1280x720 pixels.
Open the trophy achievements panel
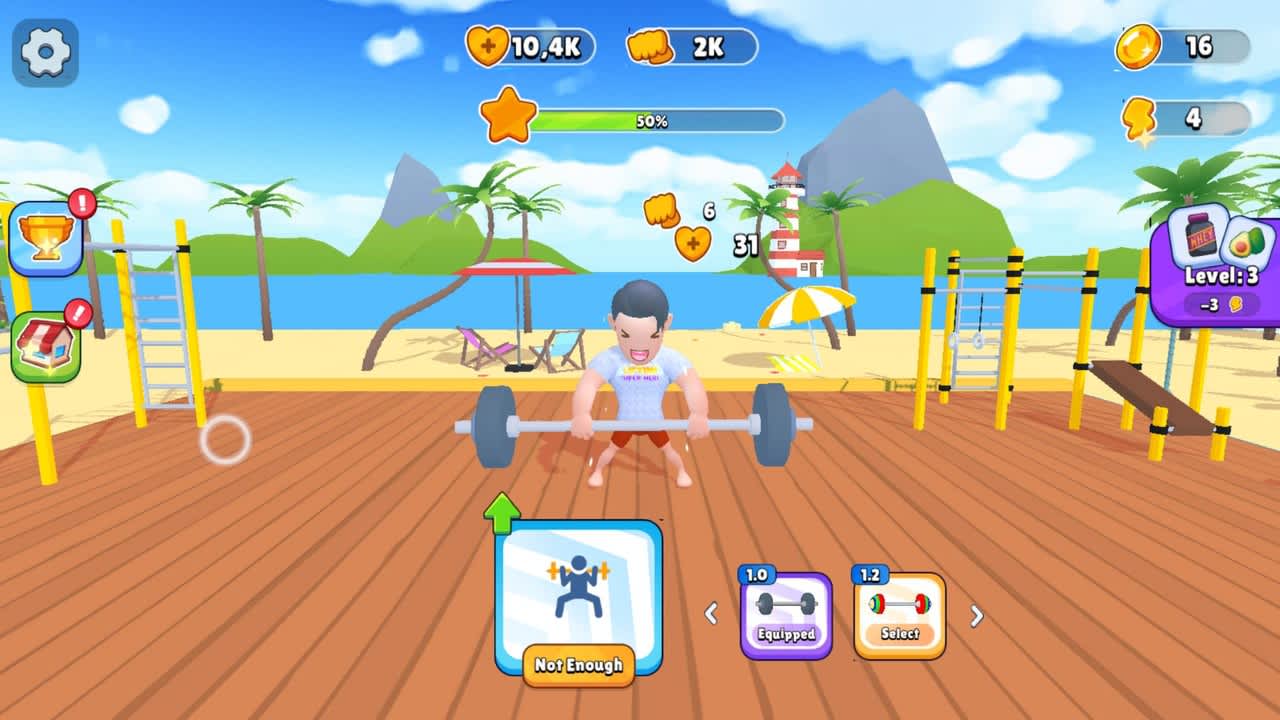[45, 236]
